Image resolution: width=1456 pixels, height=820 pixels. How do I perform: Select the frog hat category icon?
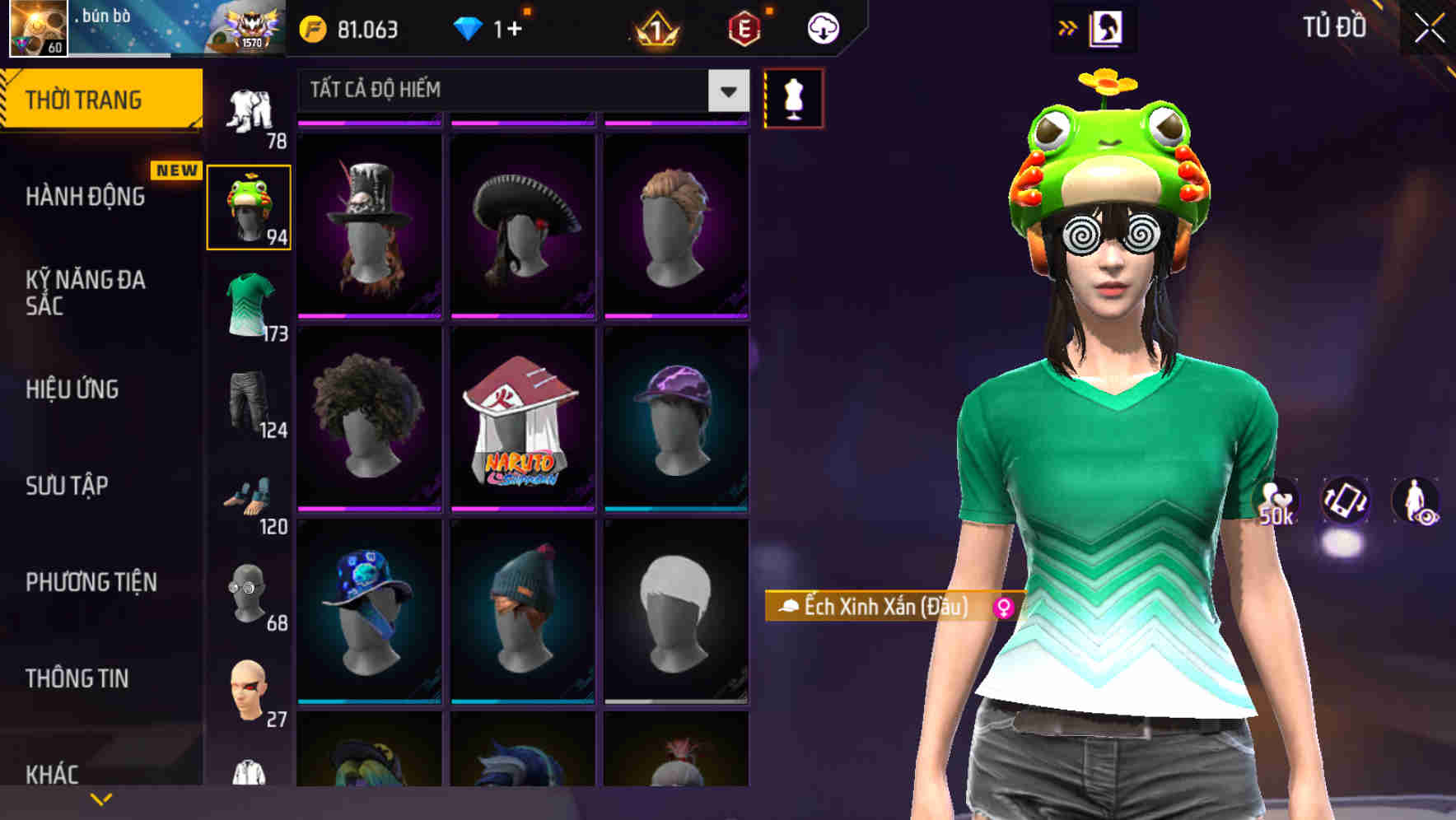(250, 204)
